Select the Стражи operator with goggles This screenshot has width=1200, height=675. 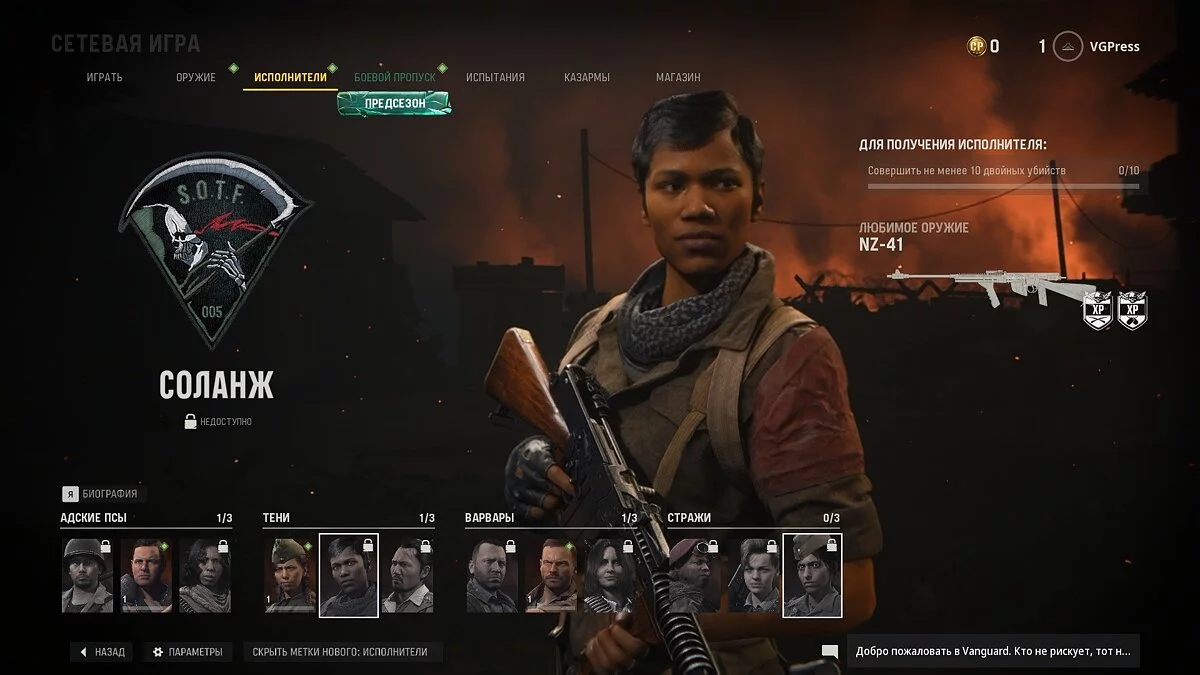click(694, 575)
